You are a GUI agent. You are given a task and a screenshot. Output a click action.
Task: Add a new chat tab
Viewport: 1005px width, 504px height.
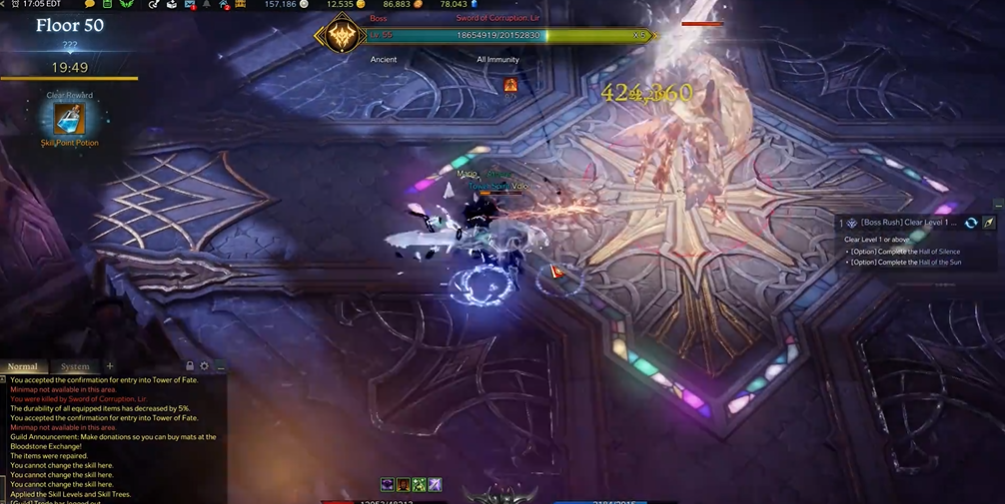coord(110,367)
